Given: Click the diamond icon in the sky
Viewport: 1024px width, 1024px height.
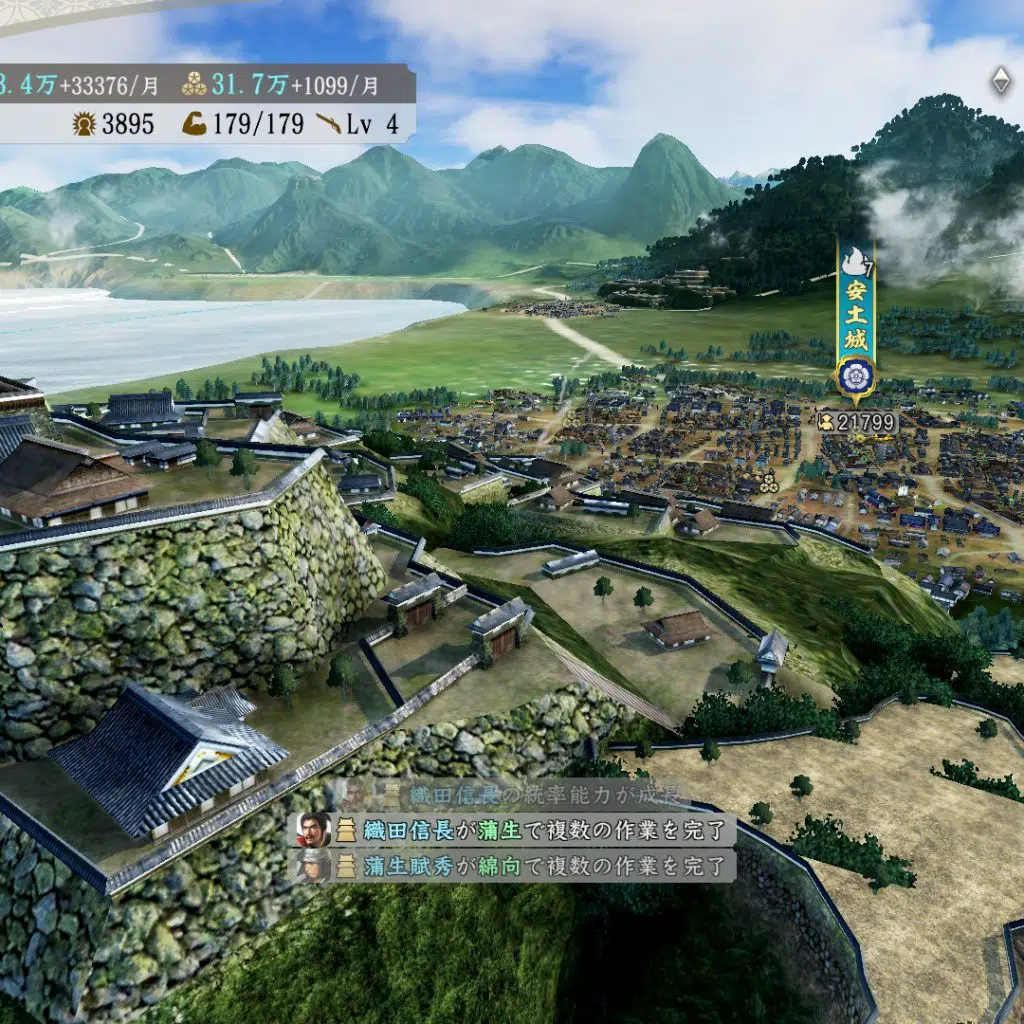Looking at the screenshot, I should click(x=1000, y=82).
